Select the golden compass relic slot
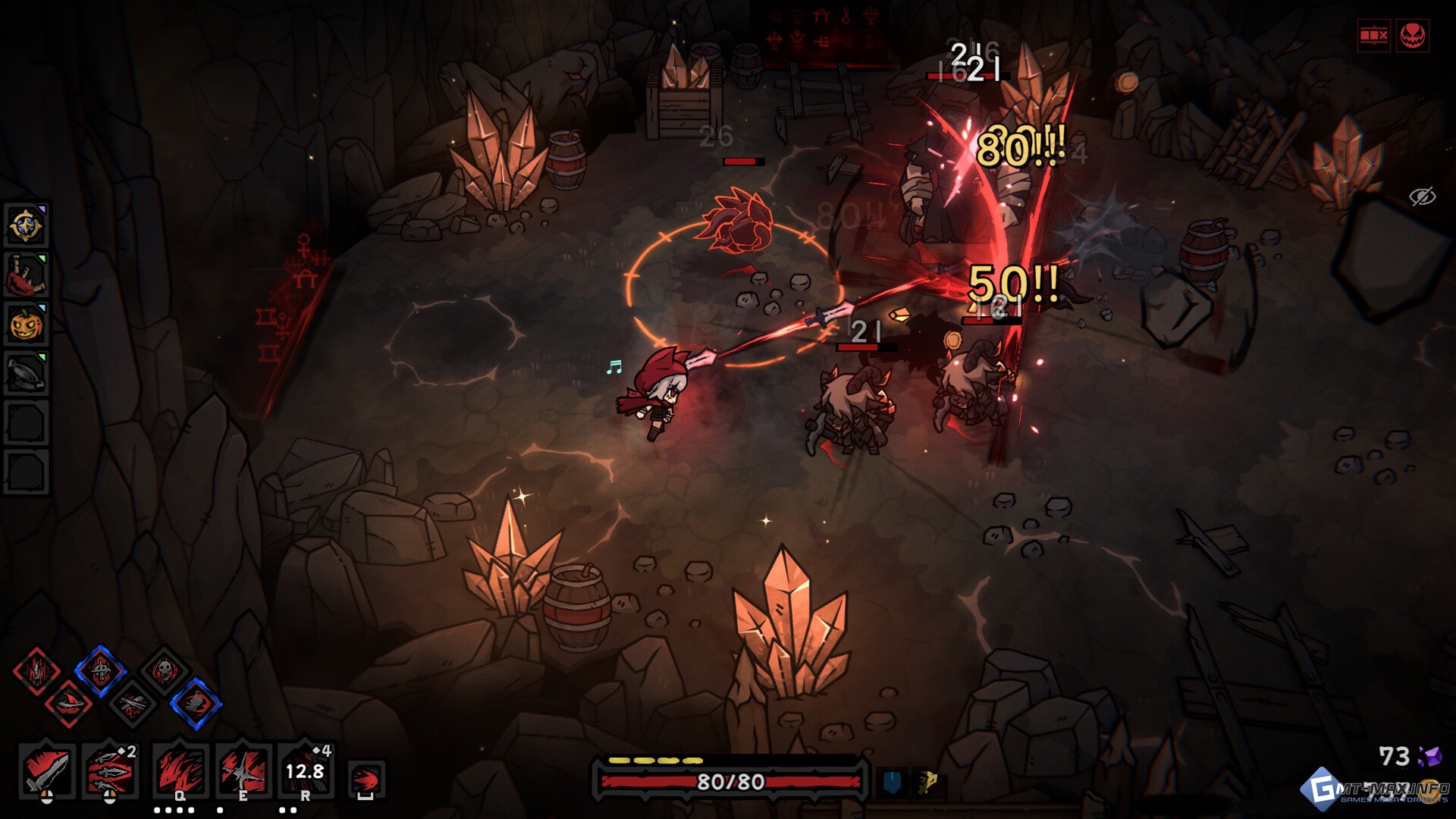Viewport: 1456px width, 819px height. click(26, 225)
